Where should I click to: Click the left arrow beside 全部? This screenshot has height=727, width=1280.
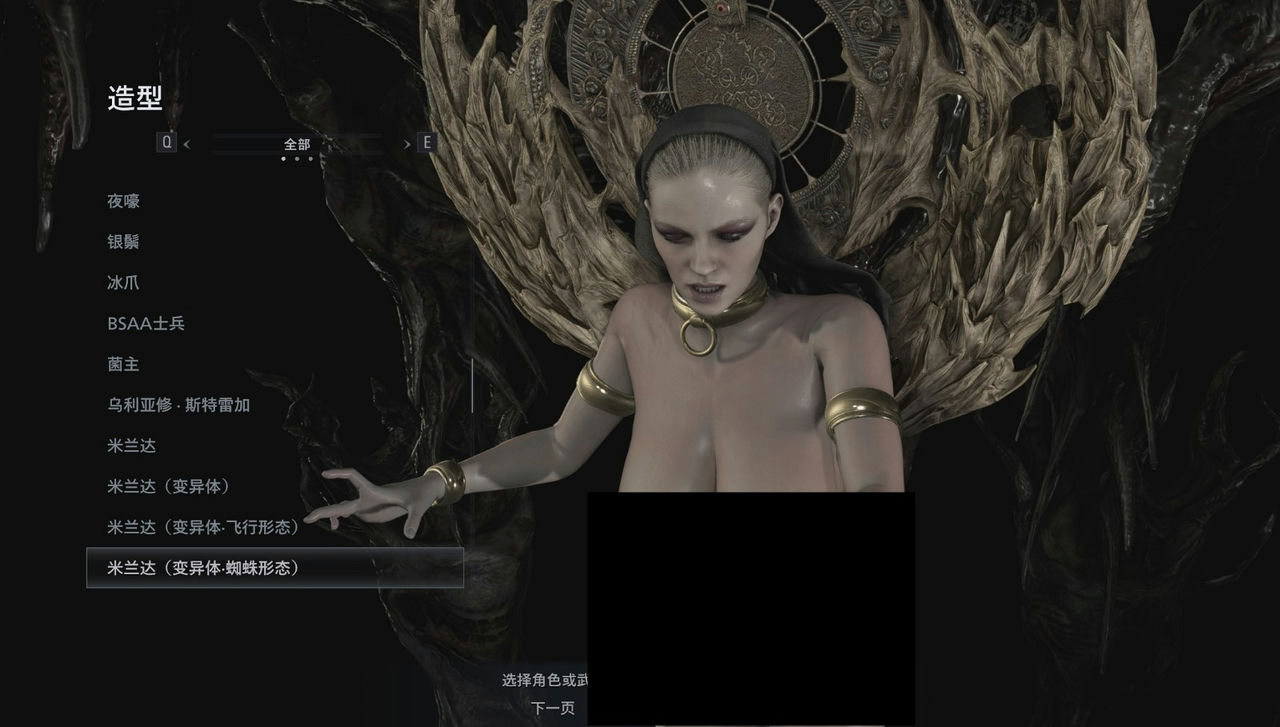coord(186,144)
